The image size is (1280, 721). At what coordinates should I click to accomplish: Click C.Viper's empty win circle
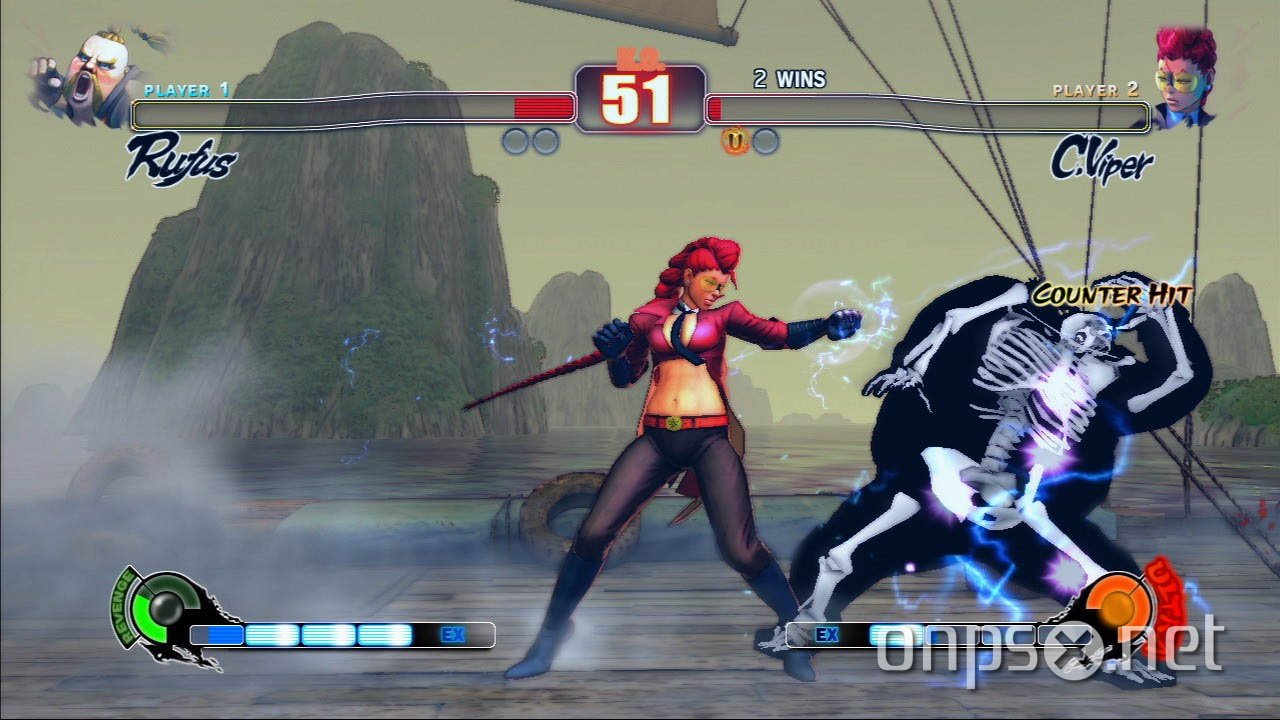pyautogui.click(x=766, y=139)
